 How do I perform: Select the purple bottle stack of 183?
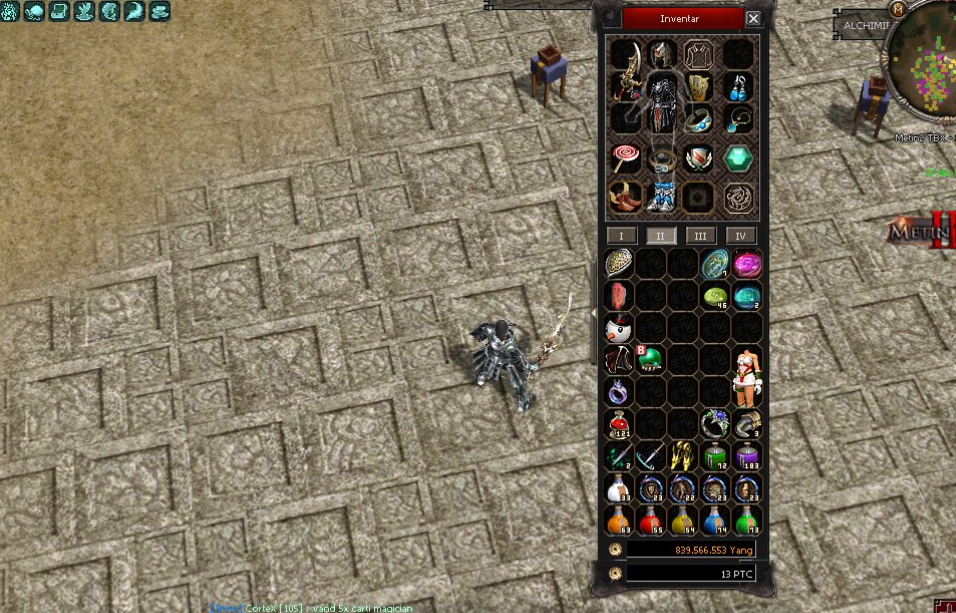tap(746, 457)
